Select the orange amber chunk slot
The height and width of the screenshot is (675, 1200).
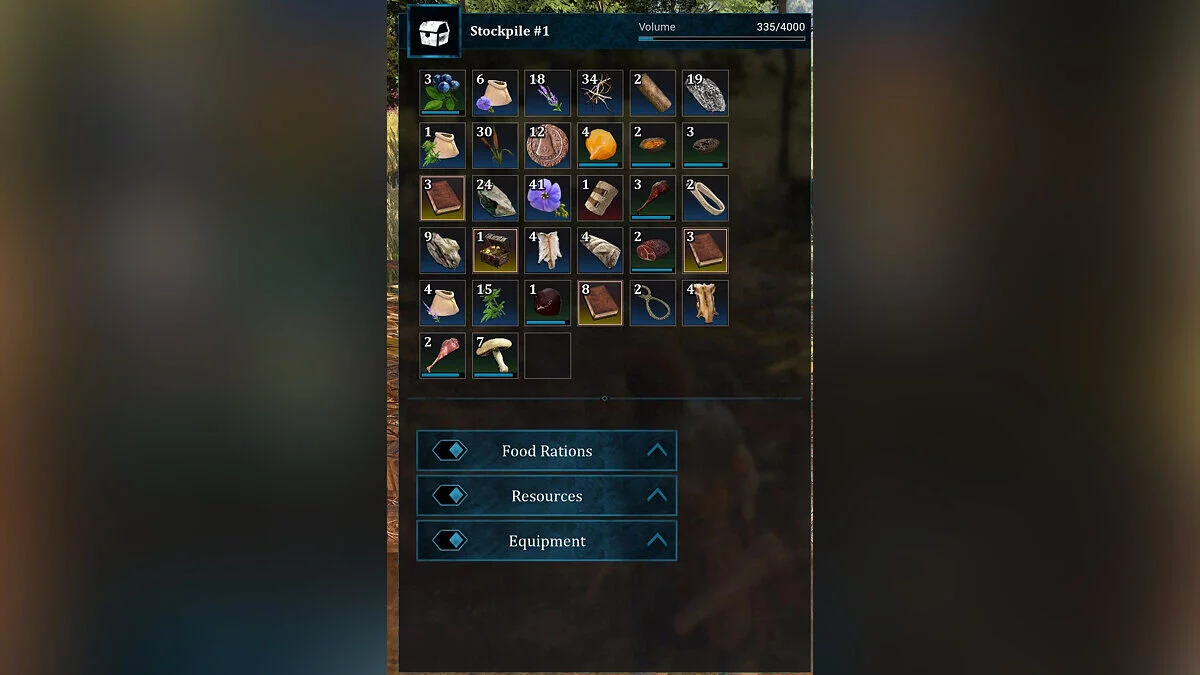[x=600, y=146]
